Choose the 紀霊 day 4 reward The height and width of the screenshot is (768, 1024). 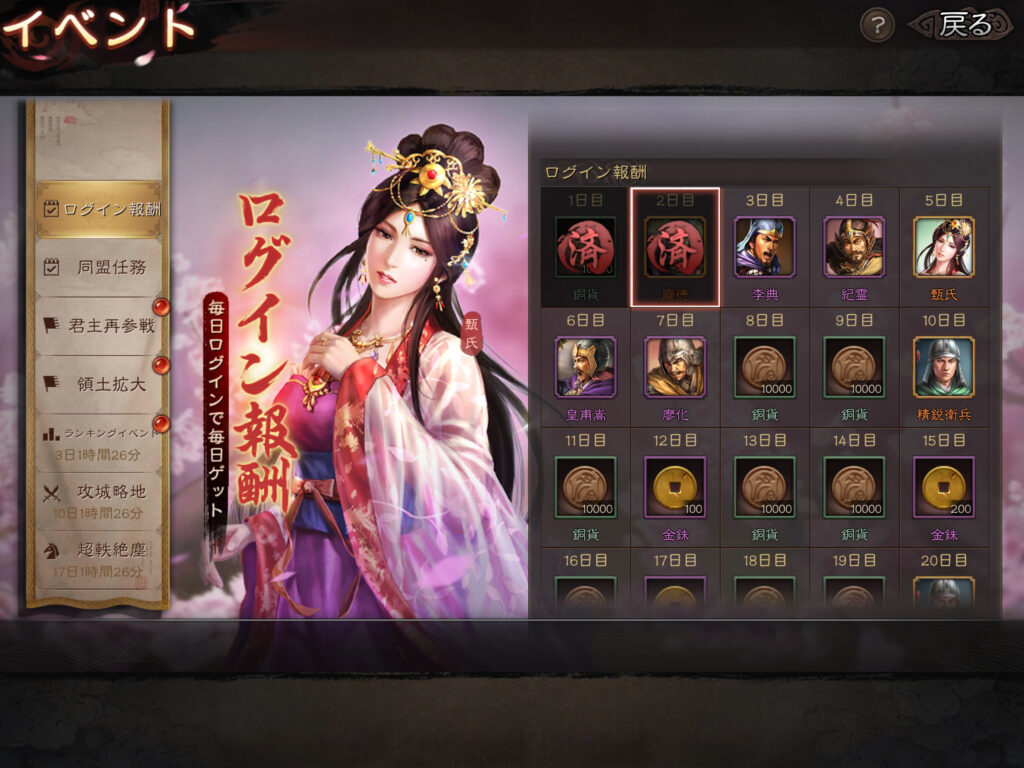tap(854, 247)
